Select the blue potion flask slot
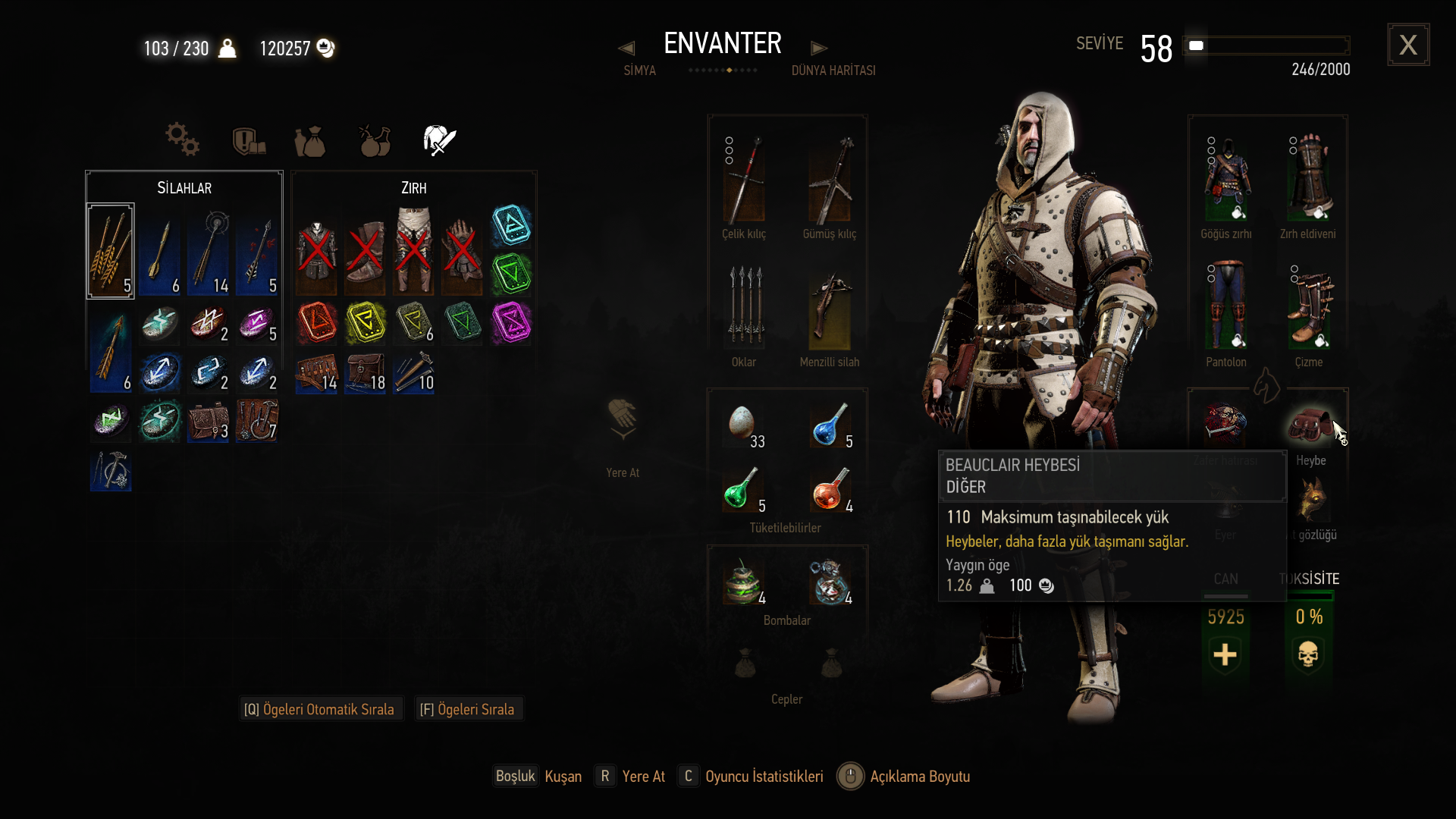This screenshot has height=819, width=1456. coord(830,425)
